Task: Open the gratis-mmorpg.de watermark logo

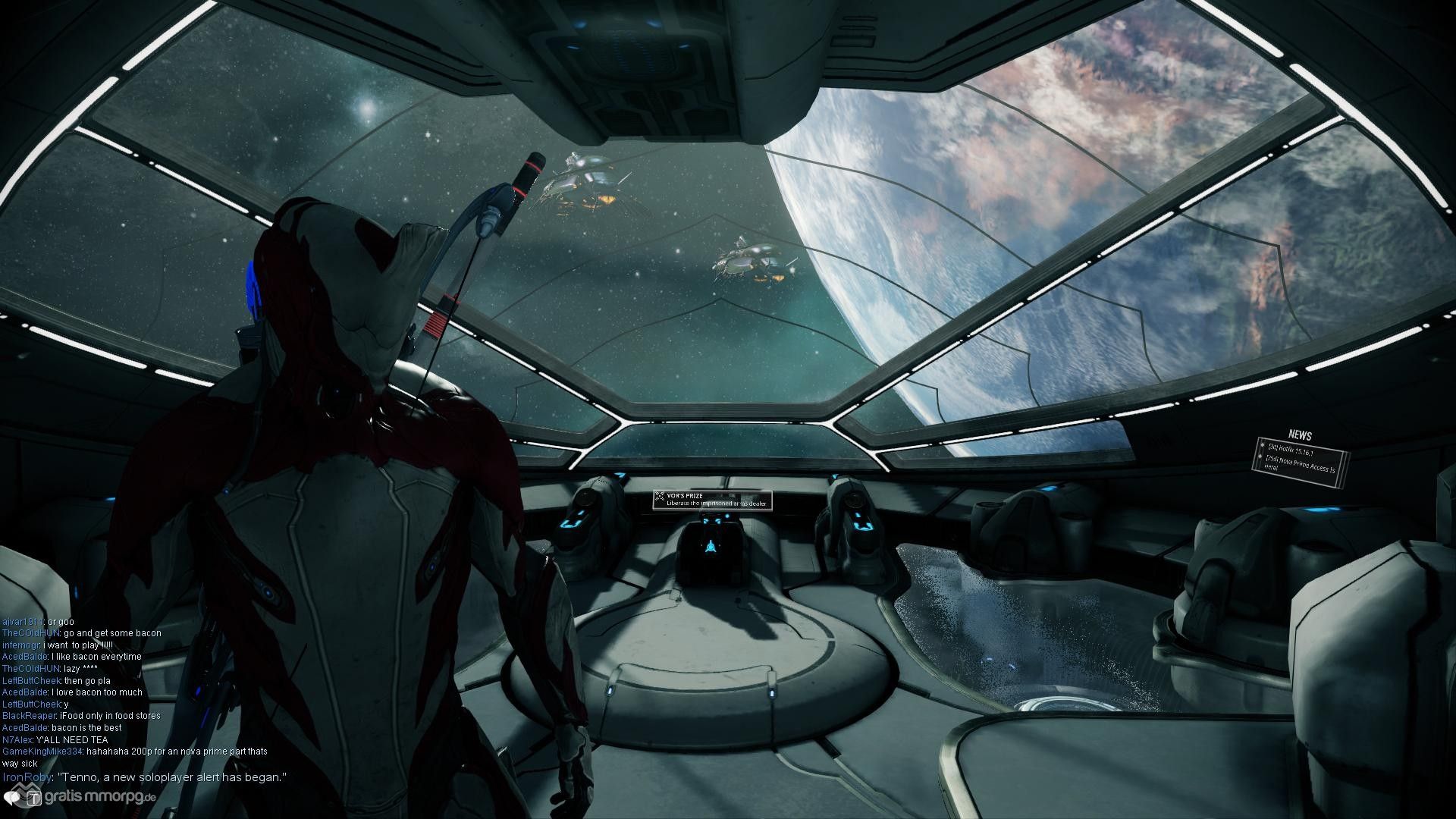Action: point(80,798)
